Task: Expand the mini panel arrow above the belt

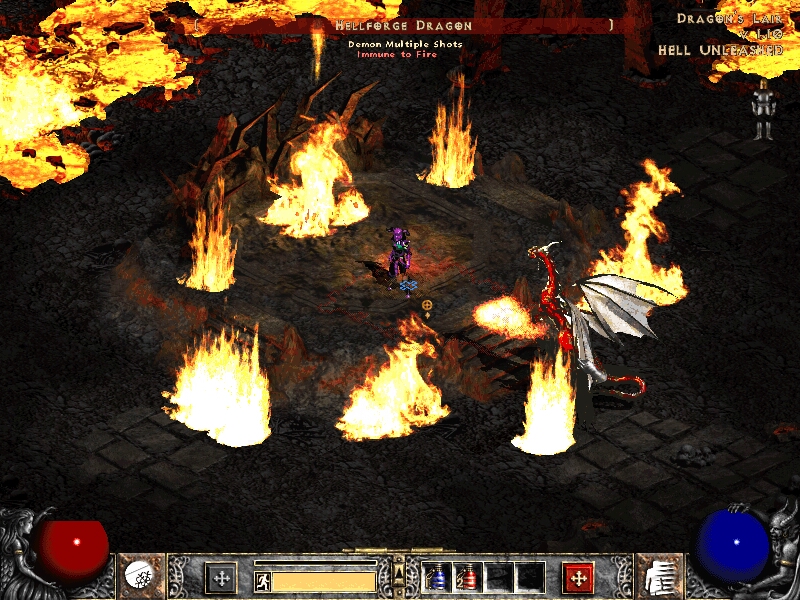Action: point(400,570)
